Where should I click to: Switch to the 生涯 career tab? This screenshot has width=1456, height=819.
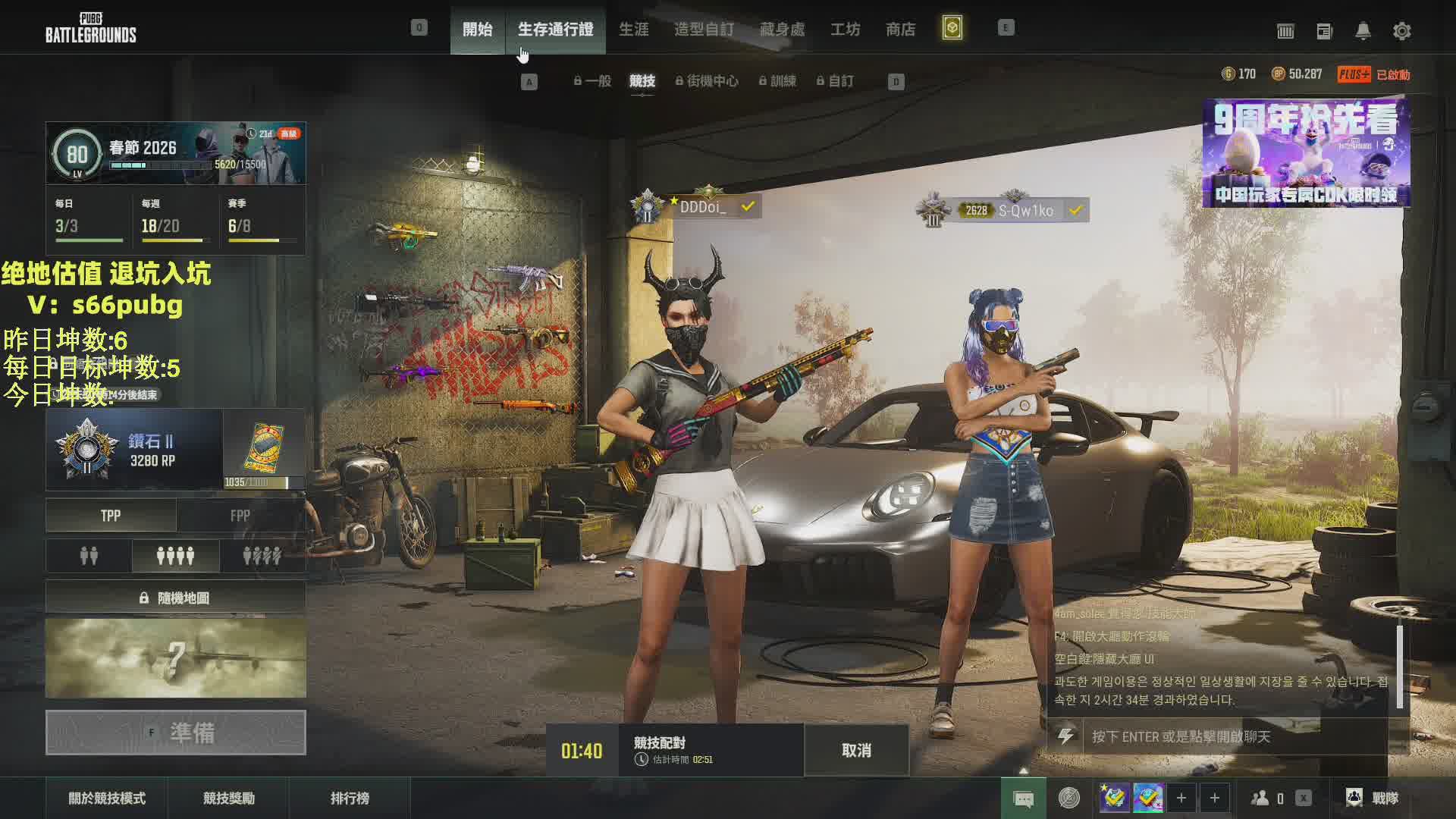point(633,30)
